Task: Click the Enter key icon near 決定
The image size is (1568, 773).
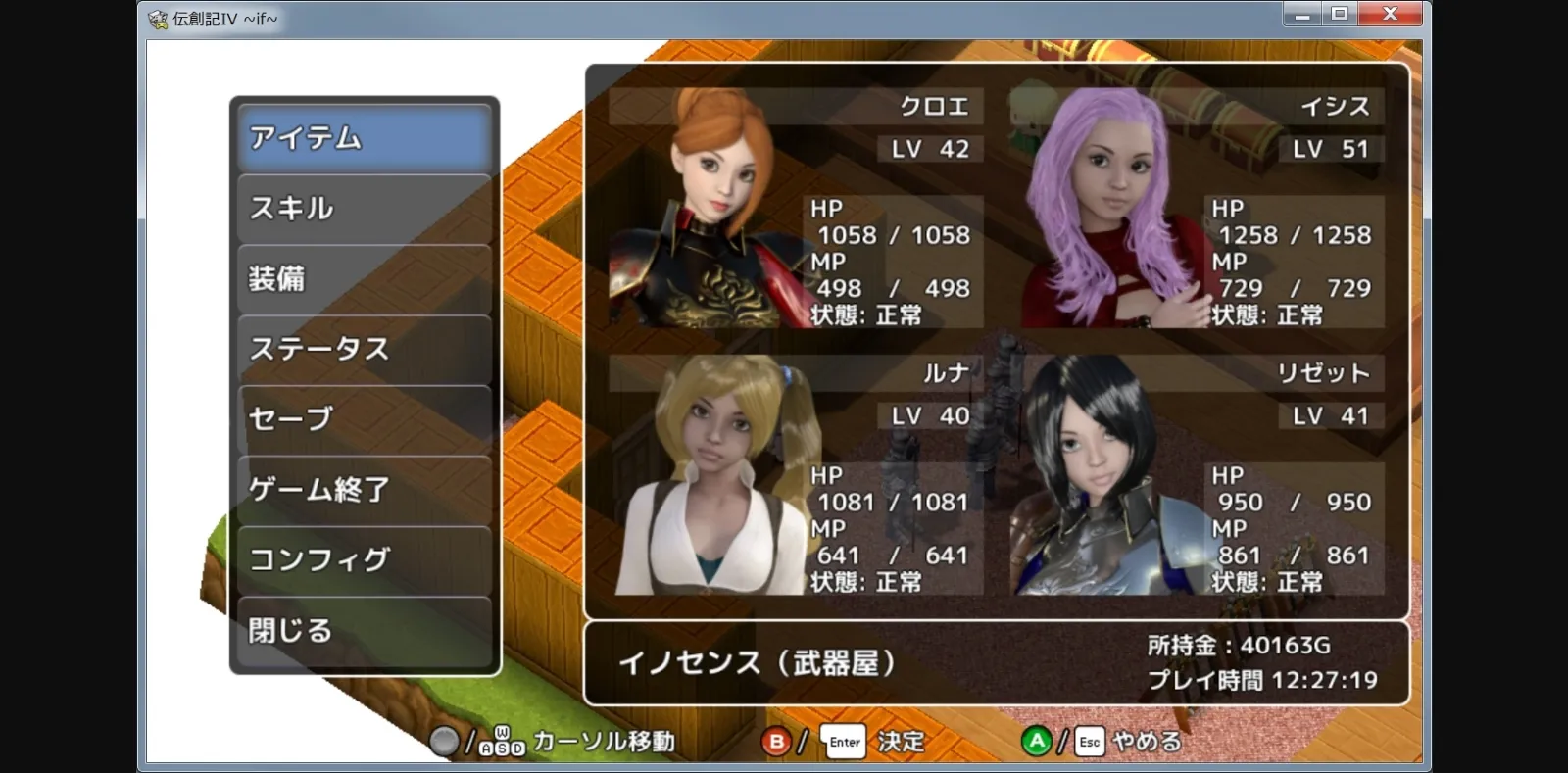Action: coord(843,742)
